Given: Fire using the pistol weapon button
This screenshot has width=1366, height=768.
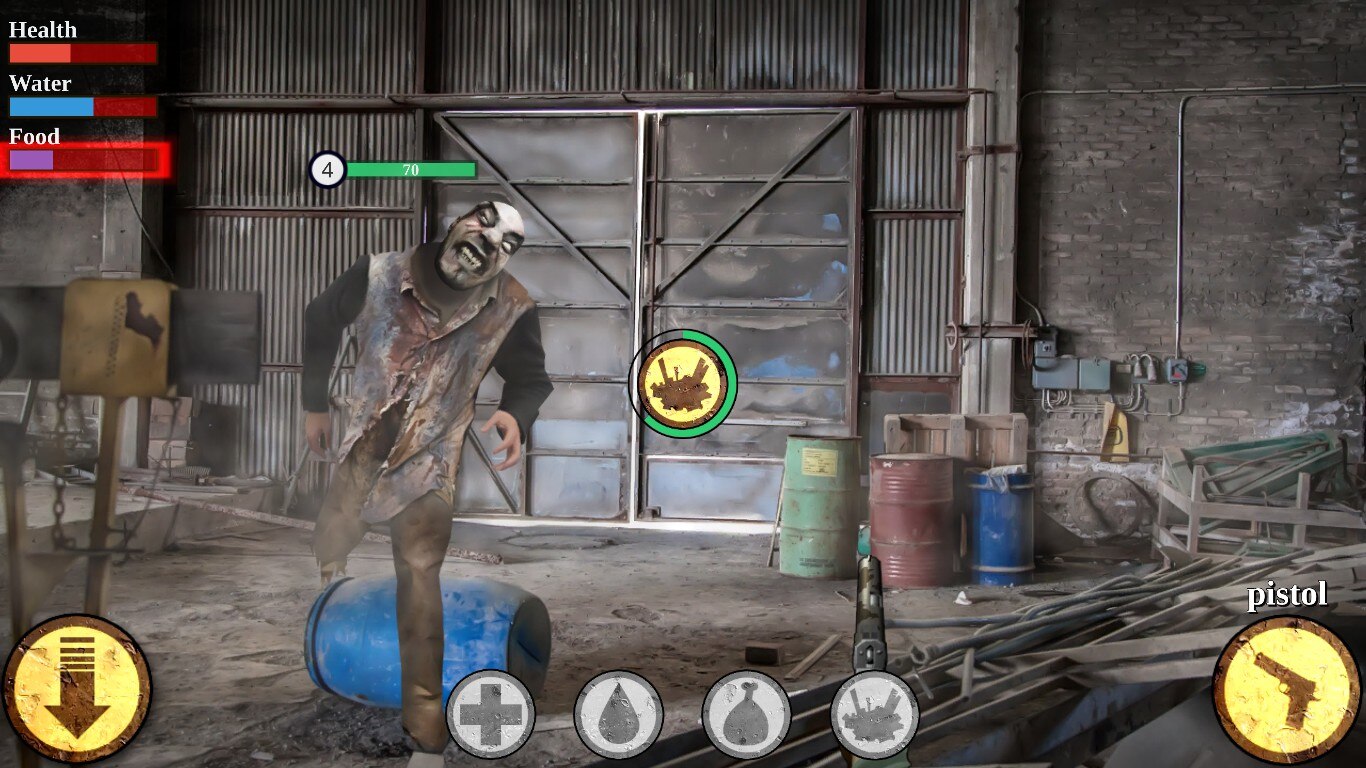Looking at the screenshot, I should 1287,689.
